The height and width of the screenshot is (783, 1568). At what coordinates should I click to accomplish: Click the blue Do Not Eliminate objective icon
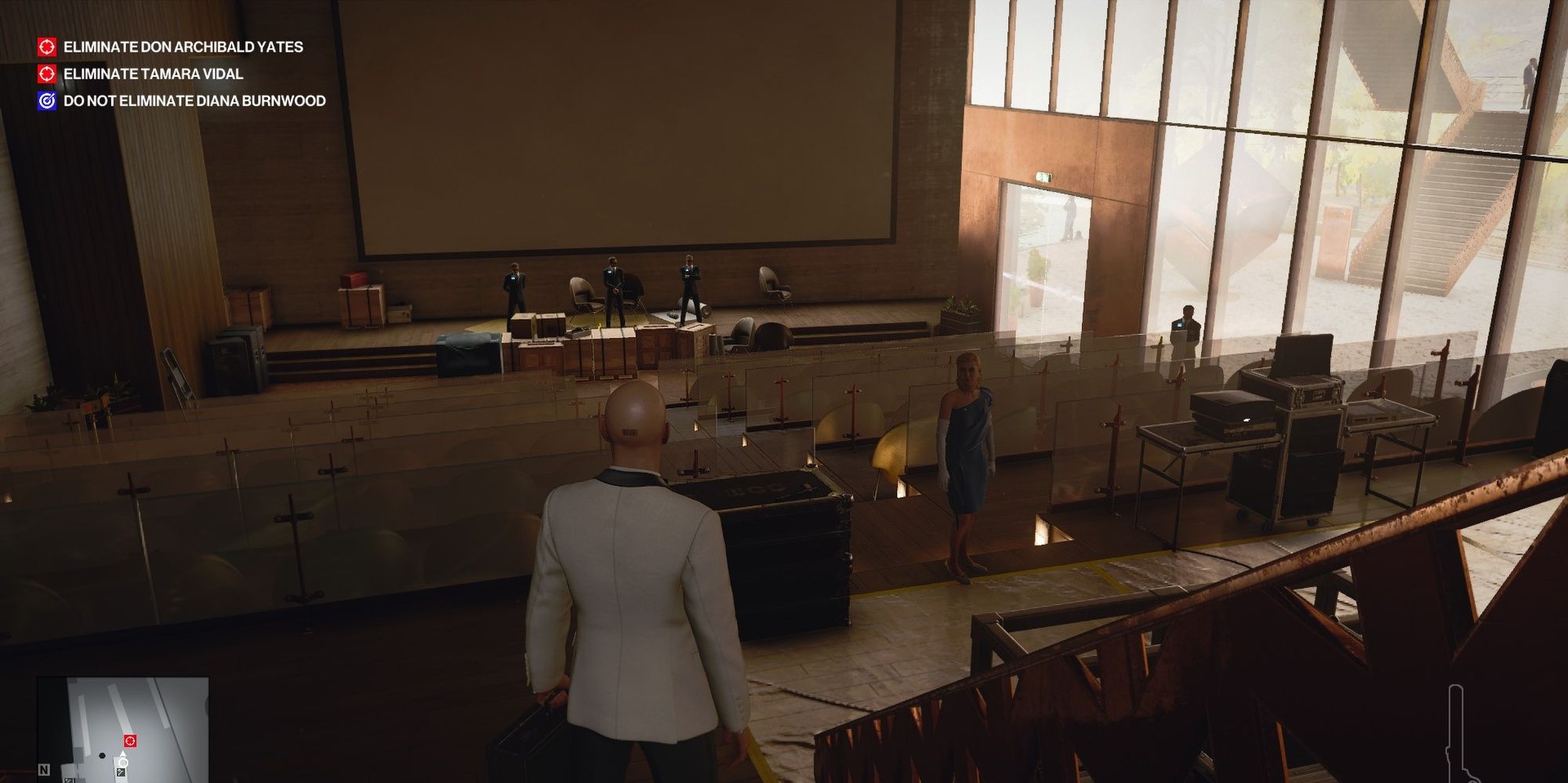click(x=47, y=101)
